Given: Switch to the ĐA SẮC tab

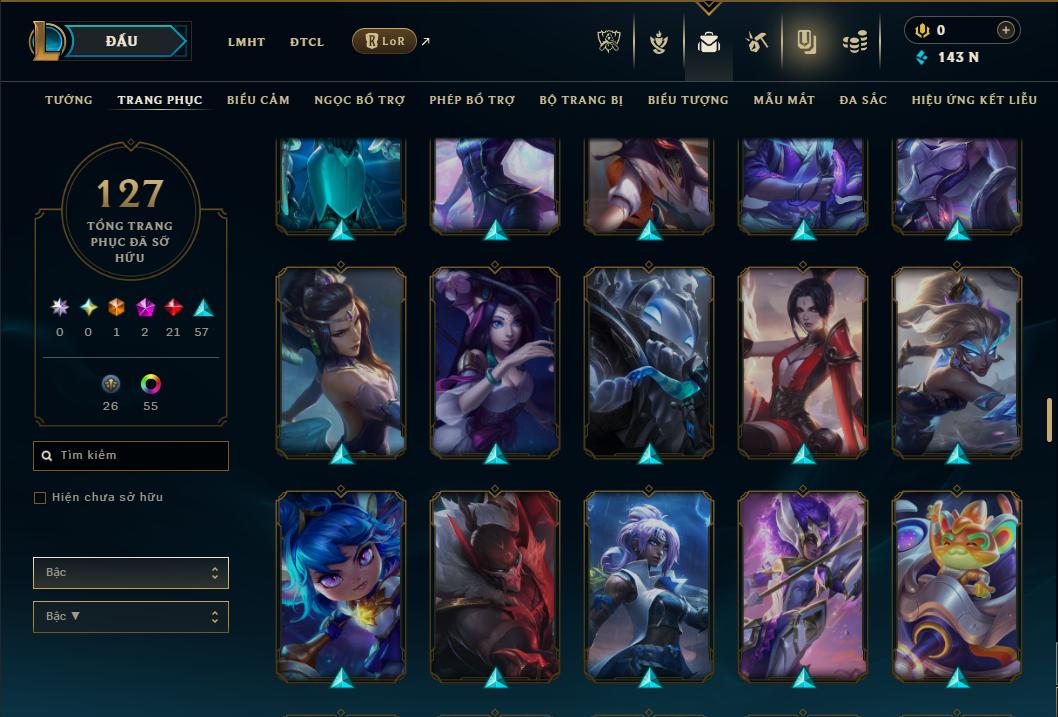Looking at the screenshot, I should tap(863, 100).
